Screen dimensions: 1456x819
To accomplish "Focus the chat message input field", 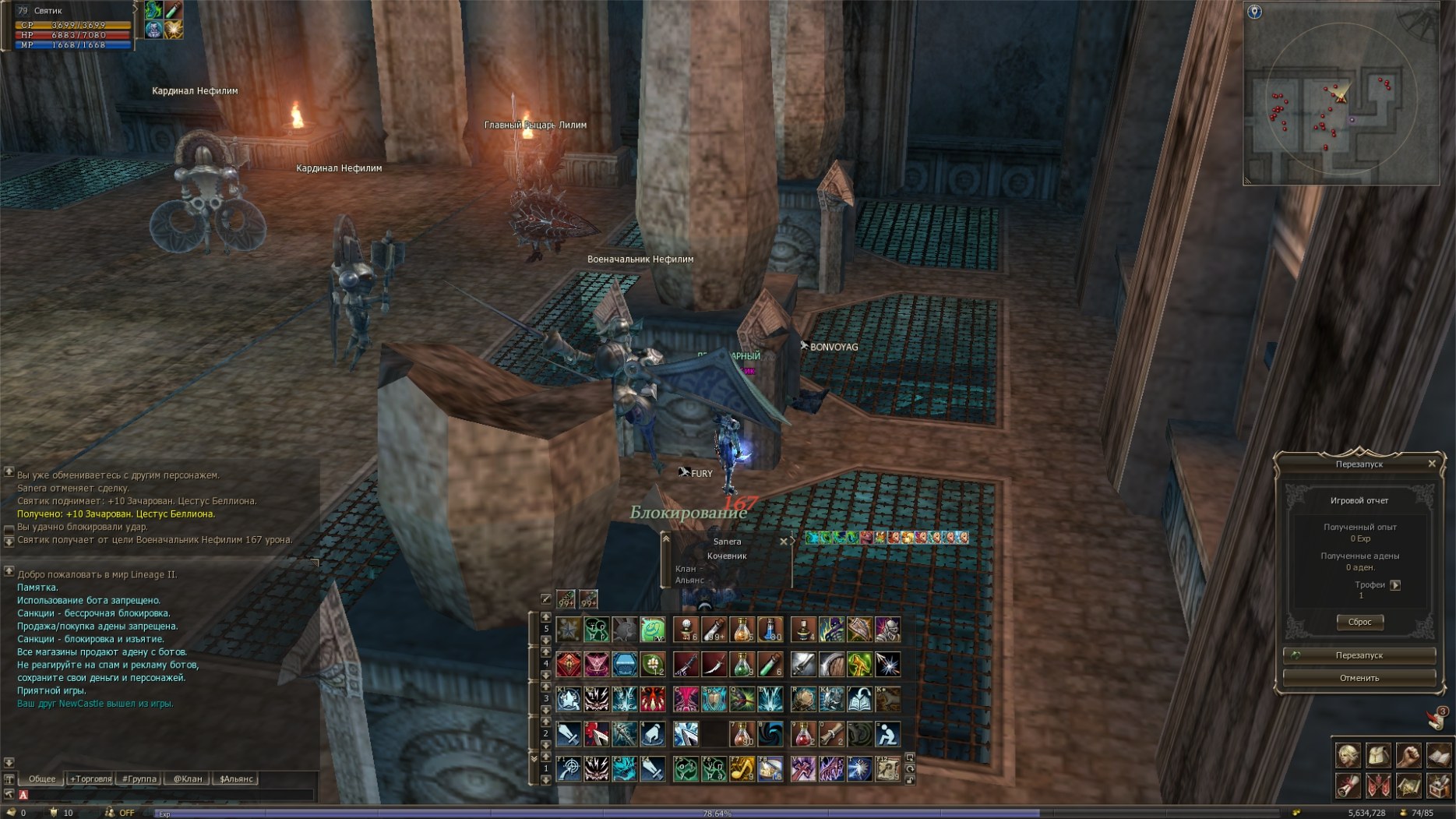I will 167,795.
